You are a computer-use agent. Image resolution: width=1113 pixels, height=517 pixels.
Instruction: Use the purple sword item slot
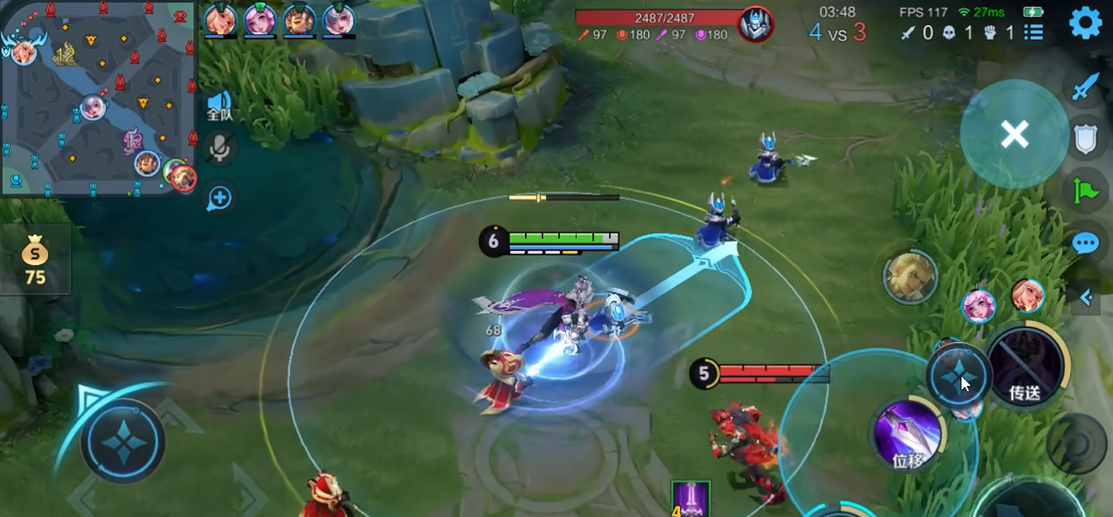689,498
